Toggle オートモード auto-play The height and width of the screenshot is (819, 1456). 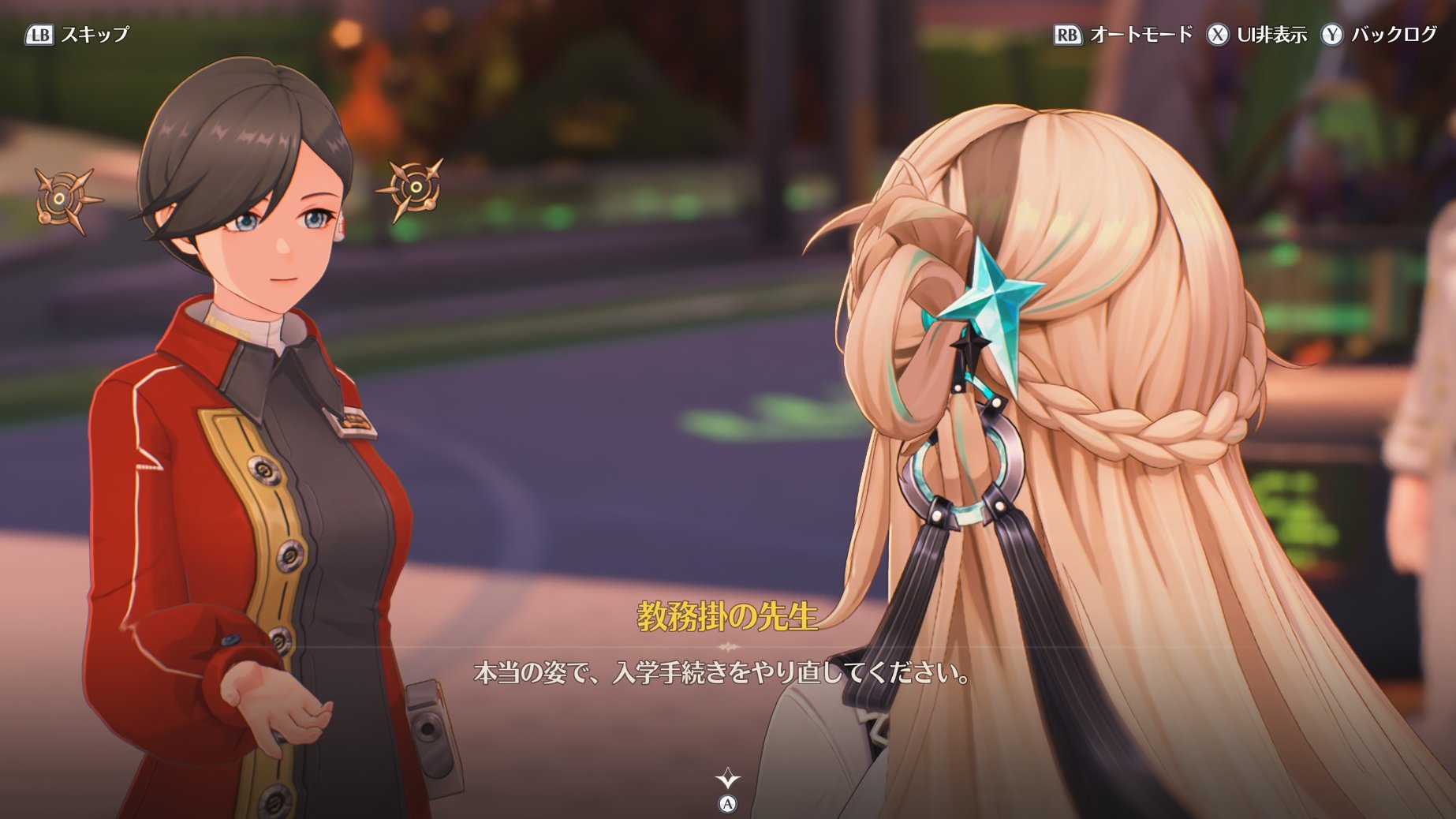tap(1123, 35)
